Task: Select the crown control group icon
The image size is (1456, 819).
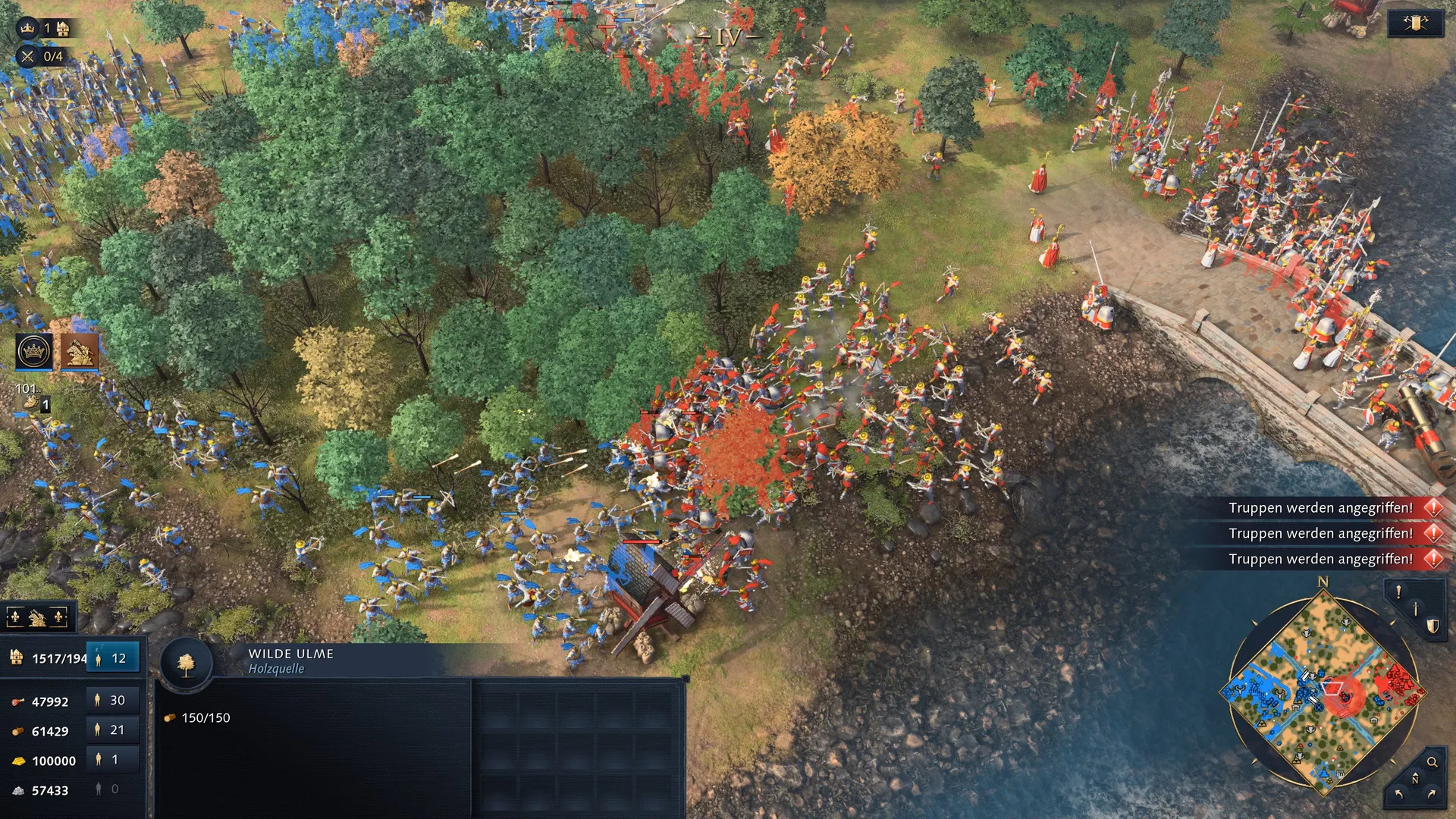Action: (x=34, y=351)
